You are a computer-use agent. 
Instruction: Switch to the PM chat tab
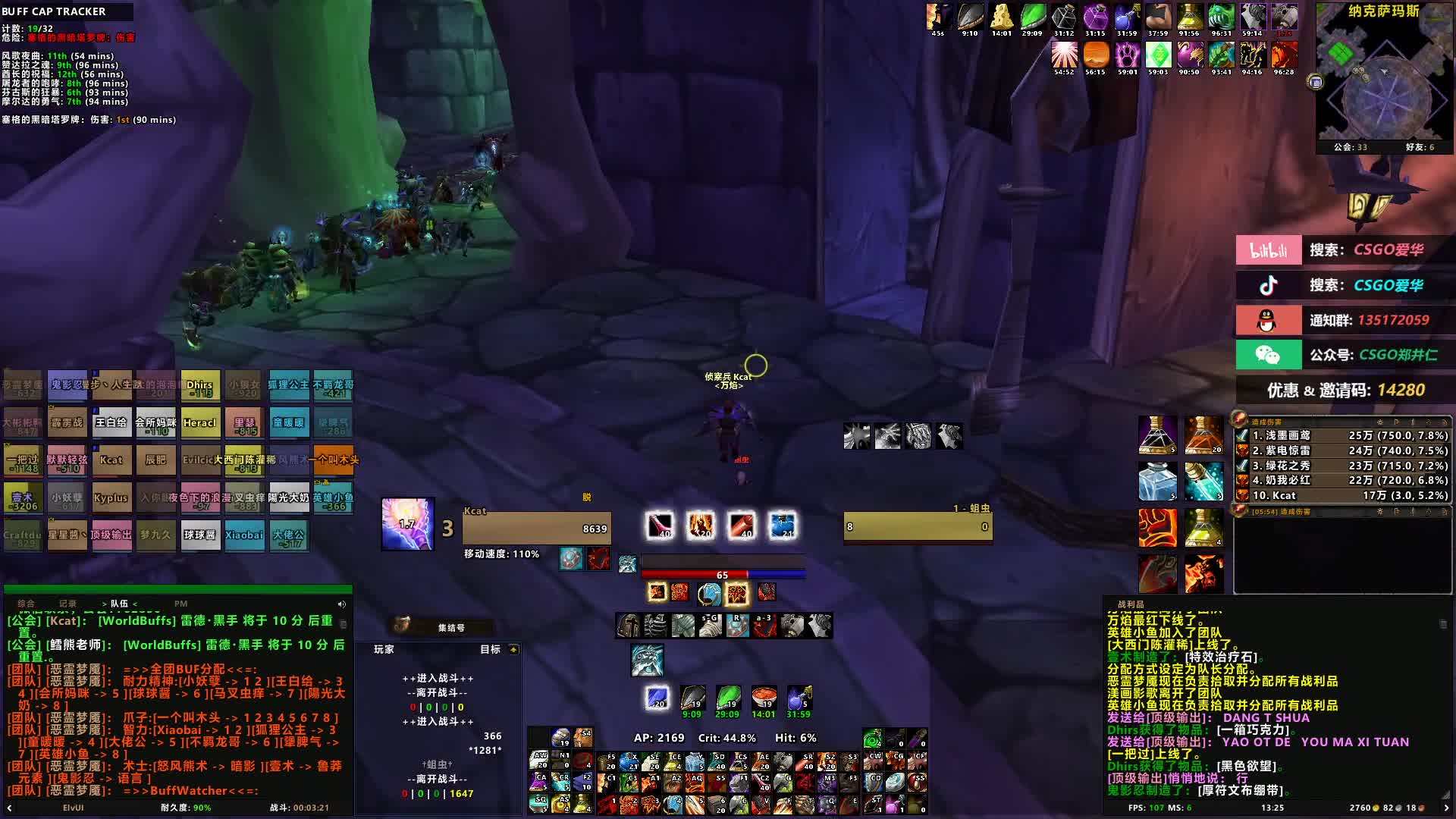(180, 604)
